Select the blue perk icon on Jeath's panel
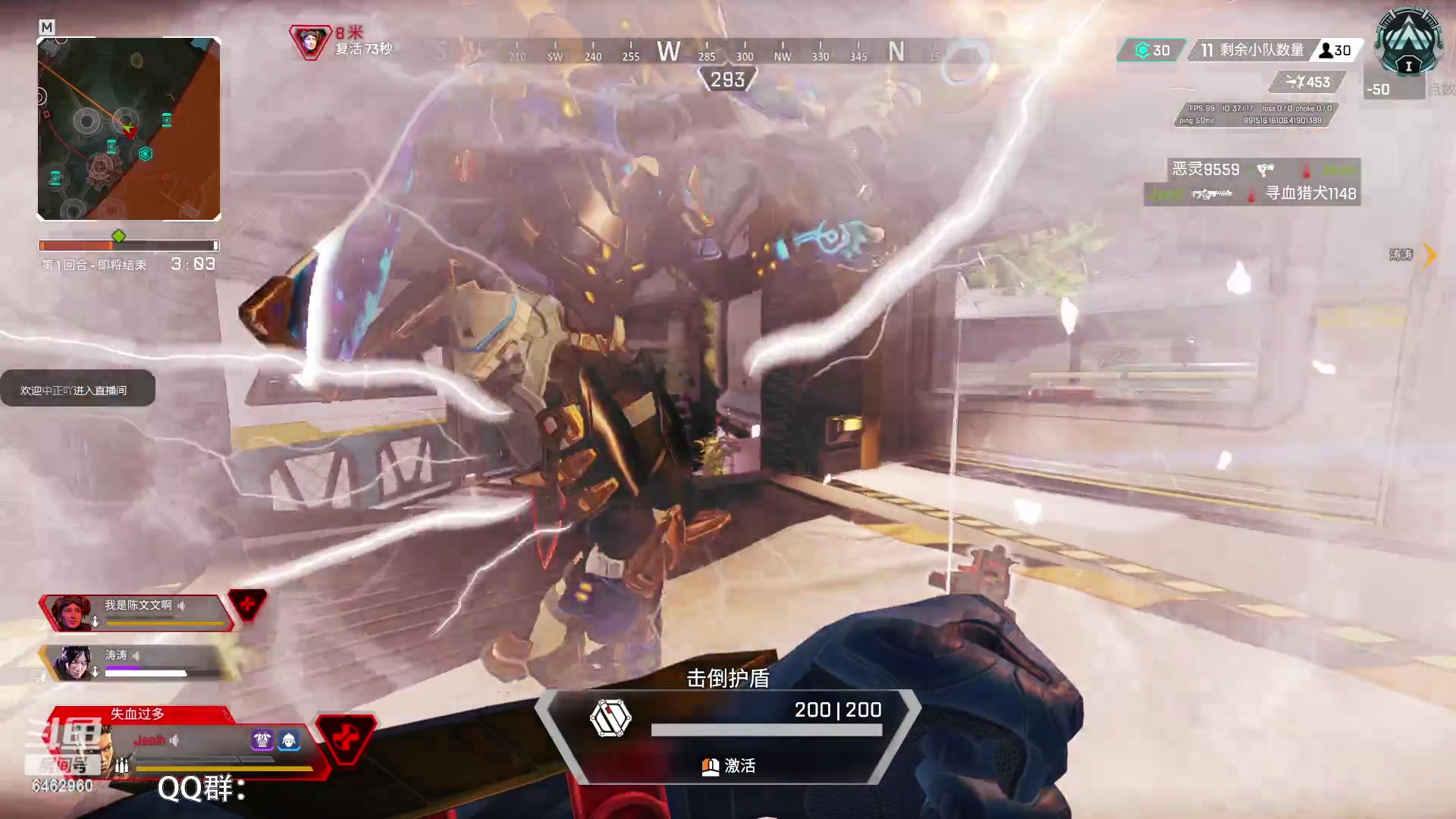The image size is (1456, 819). [x=289, y=740]
